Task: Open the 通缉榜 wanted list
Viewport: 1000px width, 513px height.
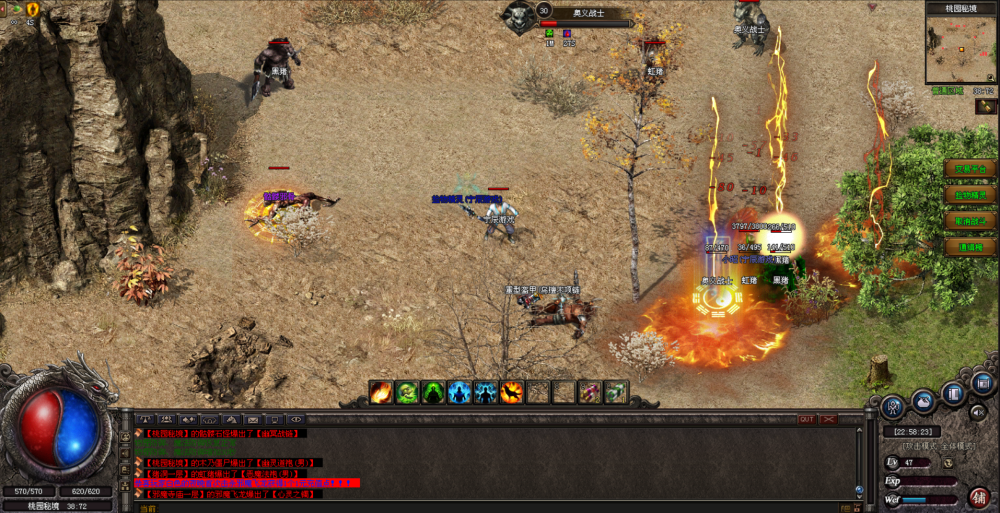Action: 969,247
